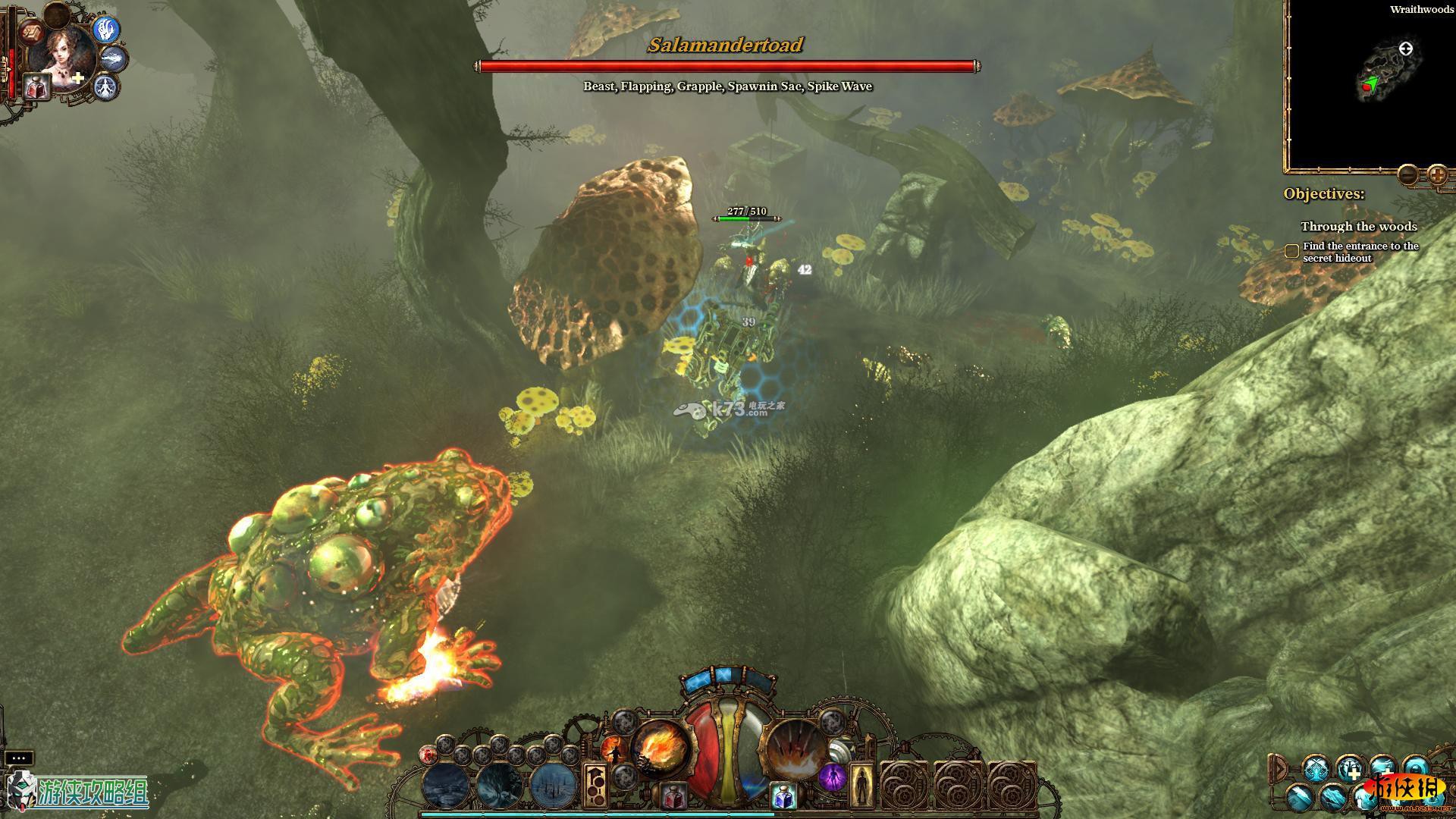Viewport: 1456px width, 819px height.
Task: Toggle the secret hideout objective checkbox
Action: pos(1292,251)
